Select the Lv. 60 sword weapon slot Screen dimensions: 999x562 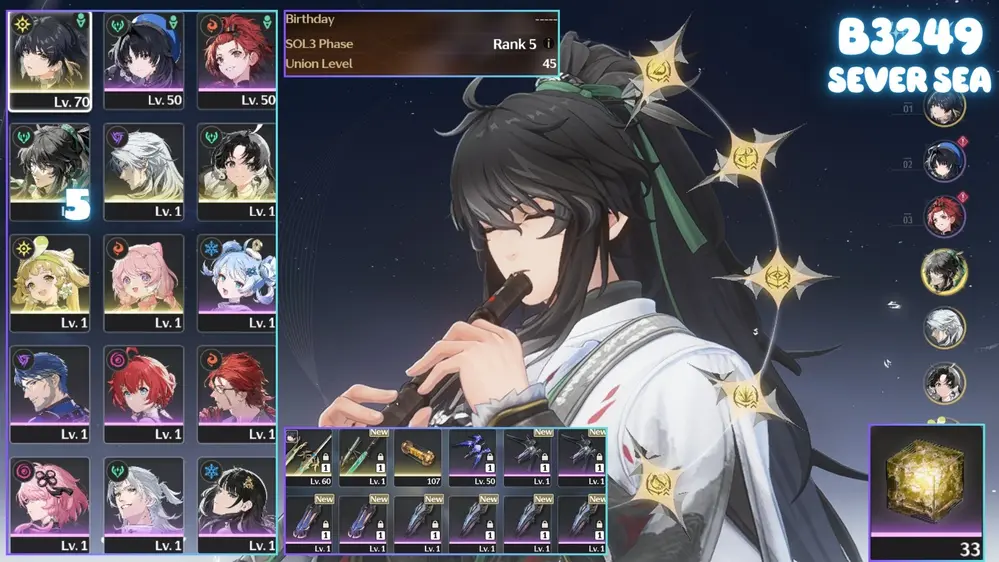pyautogui.click(x=310, y=457)
